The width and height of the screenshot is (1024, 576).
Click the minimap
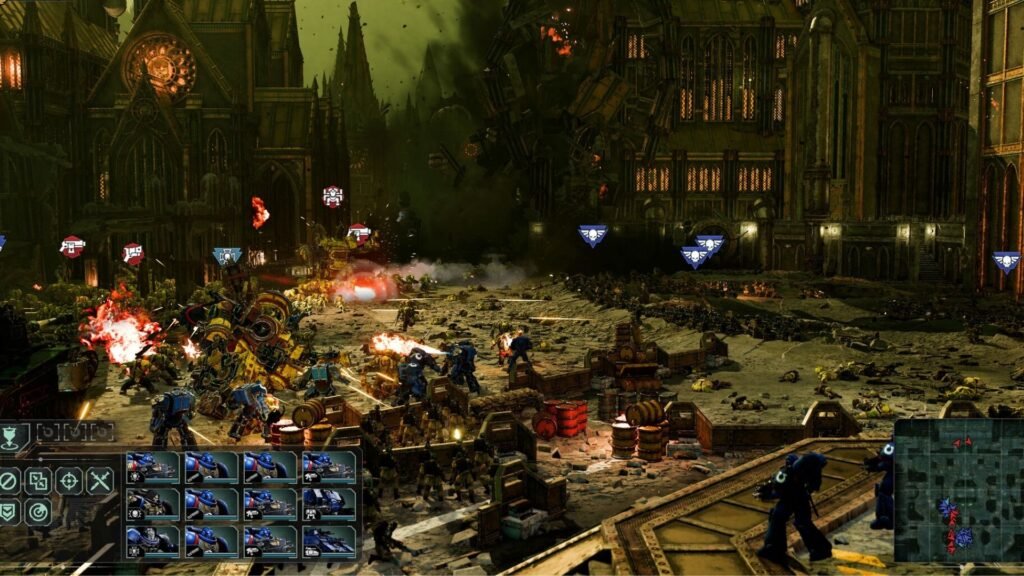coord(958,490)
